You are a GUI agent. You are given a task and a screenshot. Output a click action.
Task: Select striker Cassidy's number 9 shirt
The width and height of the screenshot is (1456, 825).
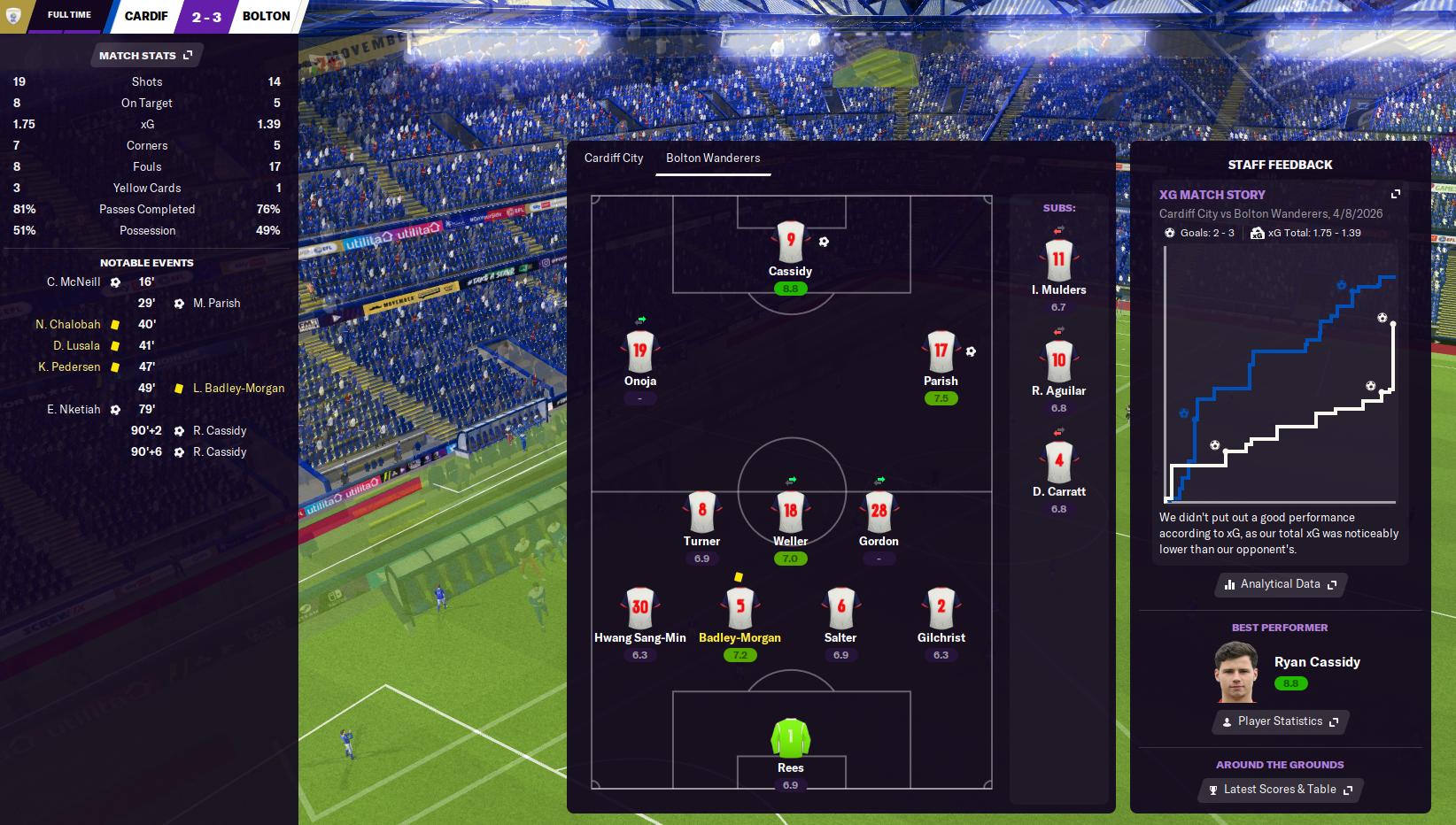790,241
